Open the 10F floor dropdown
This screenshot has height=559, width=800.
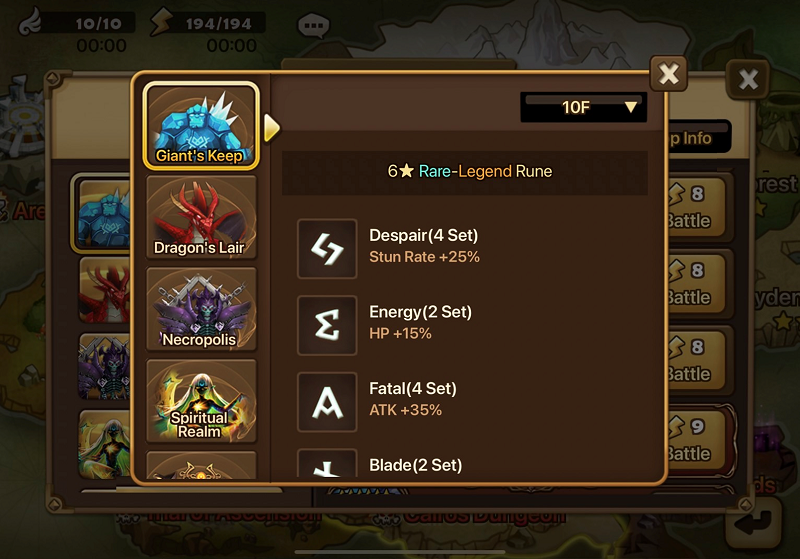584,107
